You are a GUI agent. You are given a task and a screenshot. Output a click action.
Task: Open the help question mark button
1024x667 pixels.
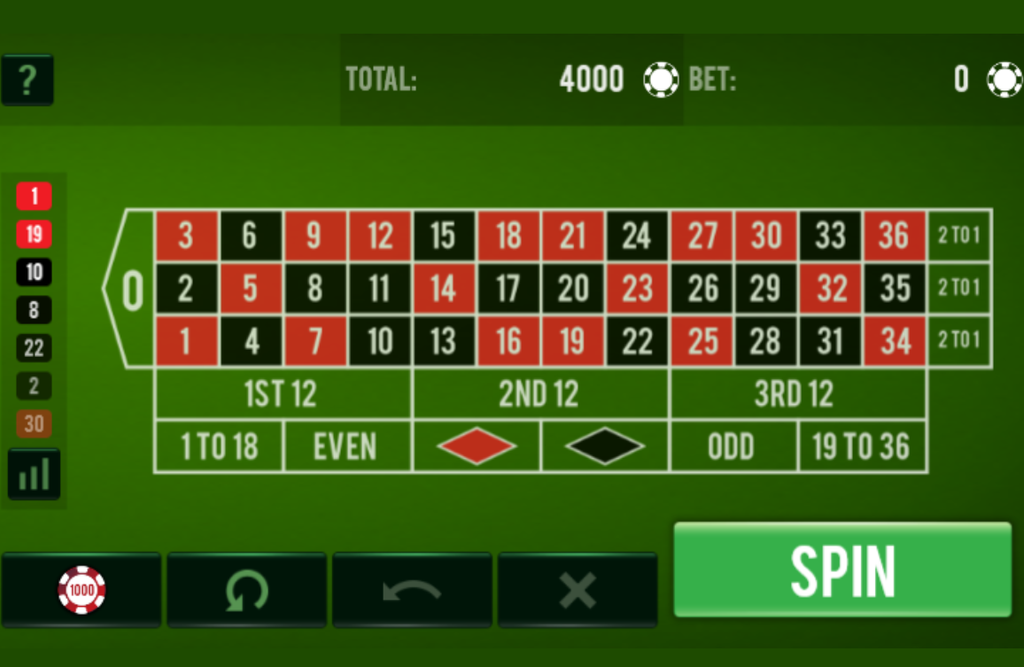click(27, 80)
